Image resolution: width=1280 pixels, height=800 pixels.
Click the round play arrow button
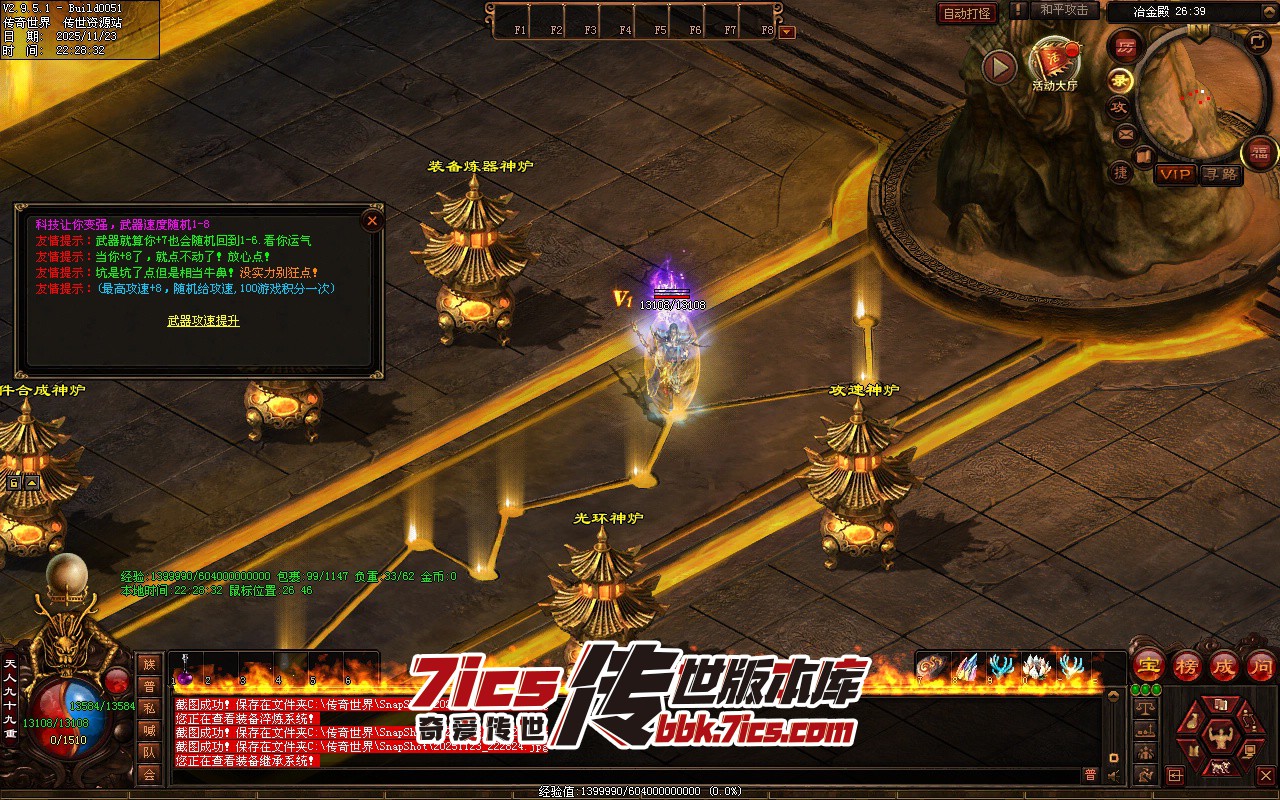(x=999, y=68)
